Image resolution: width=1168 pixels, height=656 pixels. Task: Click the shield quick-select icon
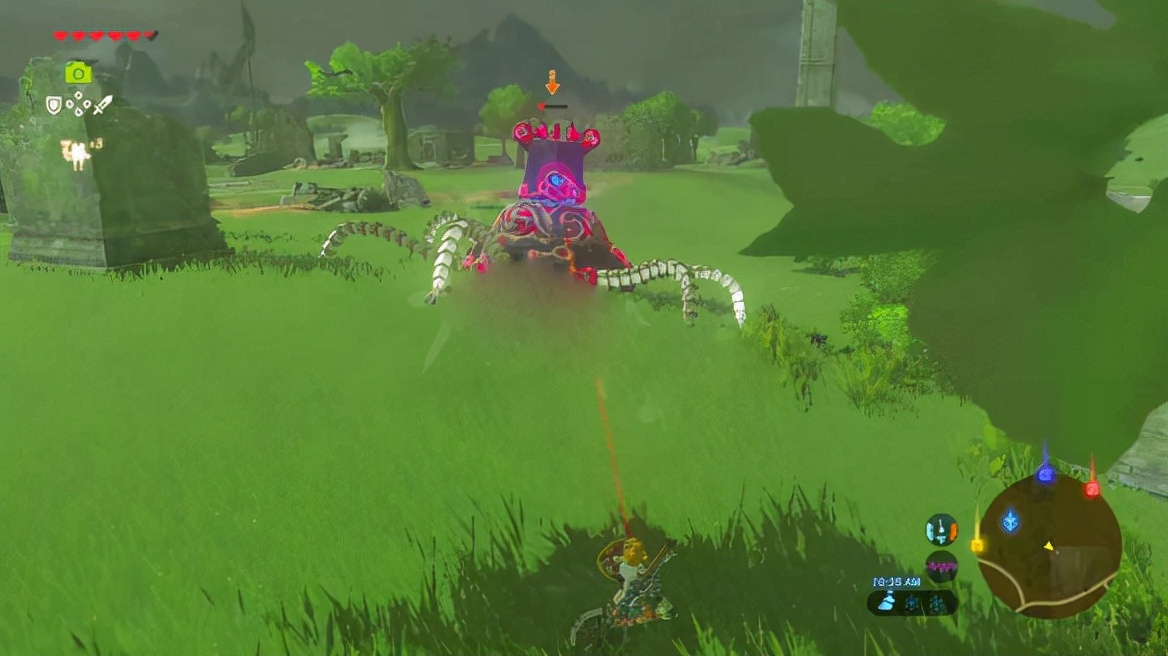pos(54,104)
